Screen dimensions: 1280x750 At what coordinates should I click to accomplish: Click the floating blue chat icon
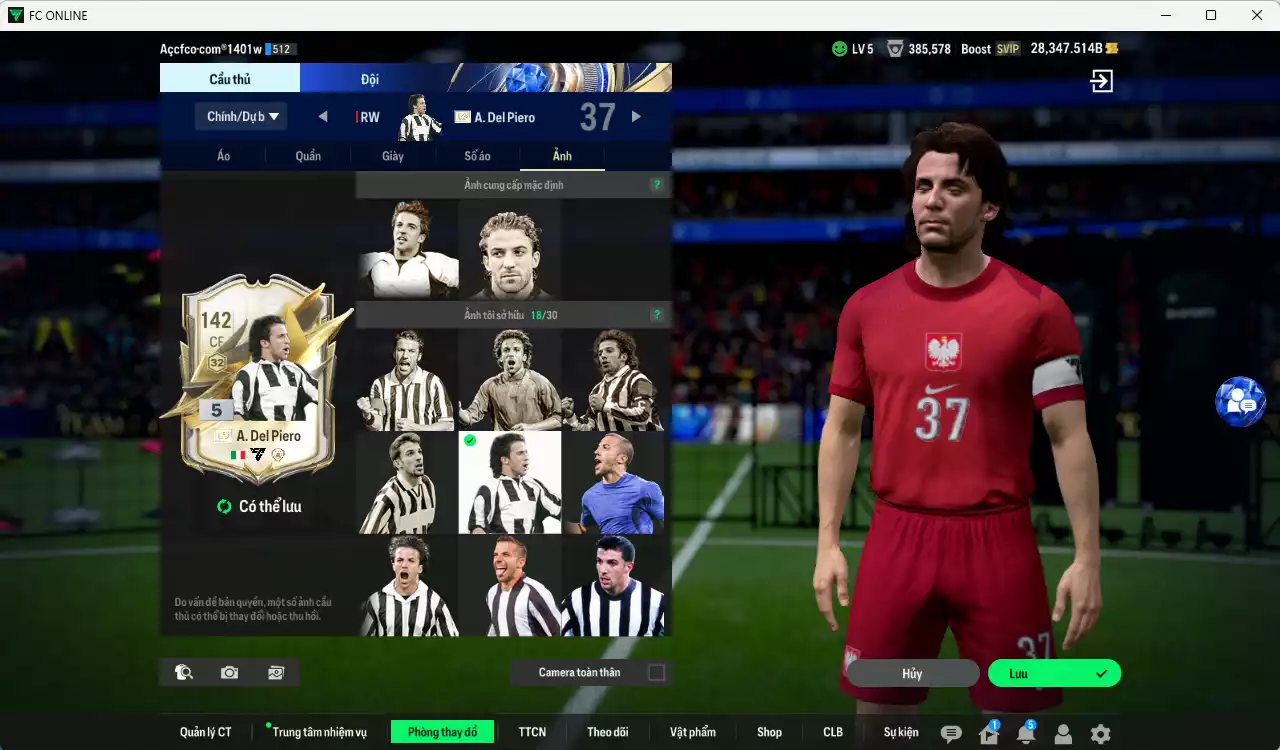1241,401
